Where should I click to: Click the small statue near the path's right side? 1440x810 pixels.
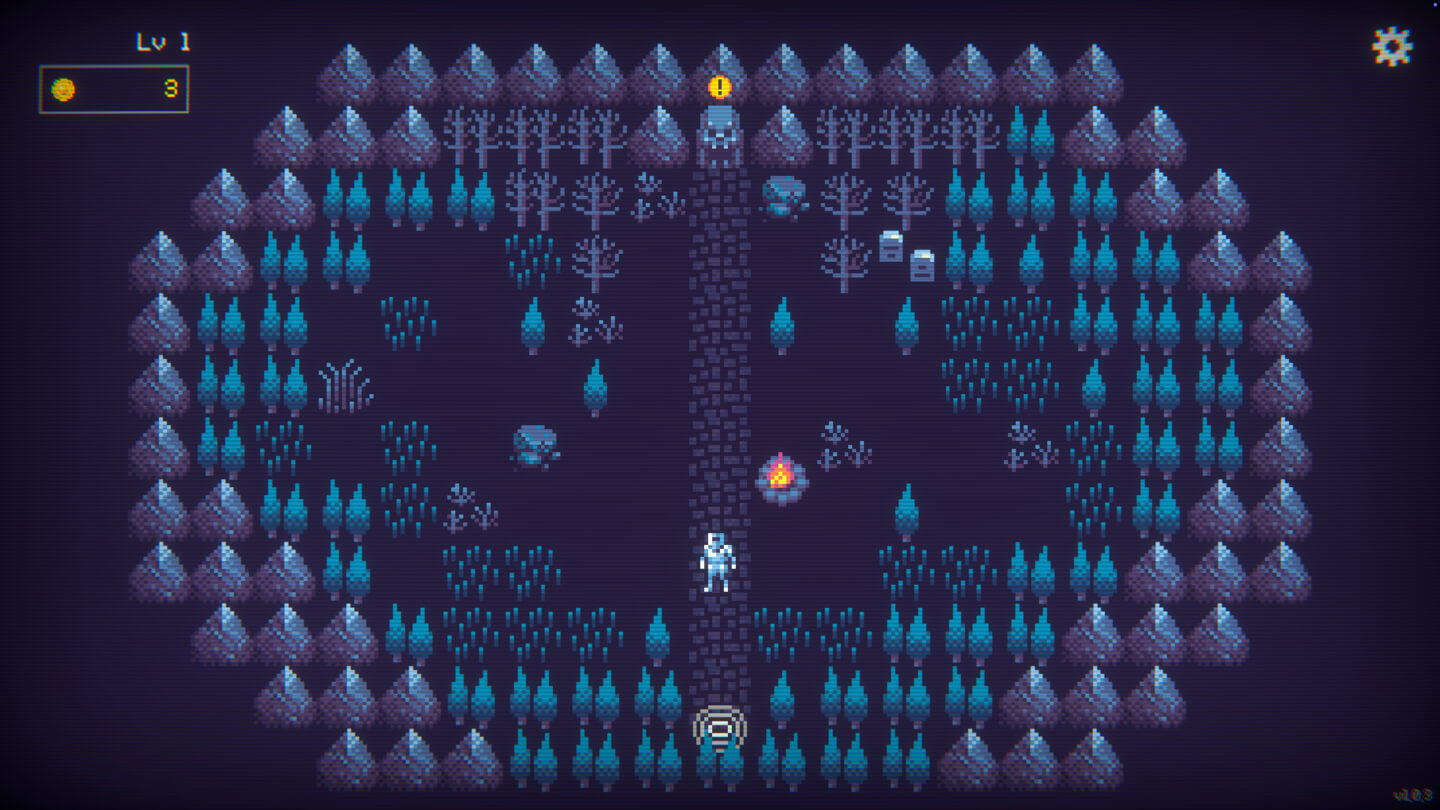pyautogui.click(x=786, y=198)
